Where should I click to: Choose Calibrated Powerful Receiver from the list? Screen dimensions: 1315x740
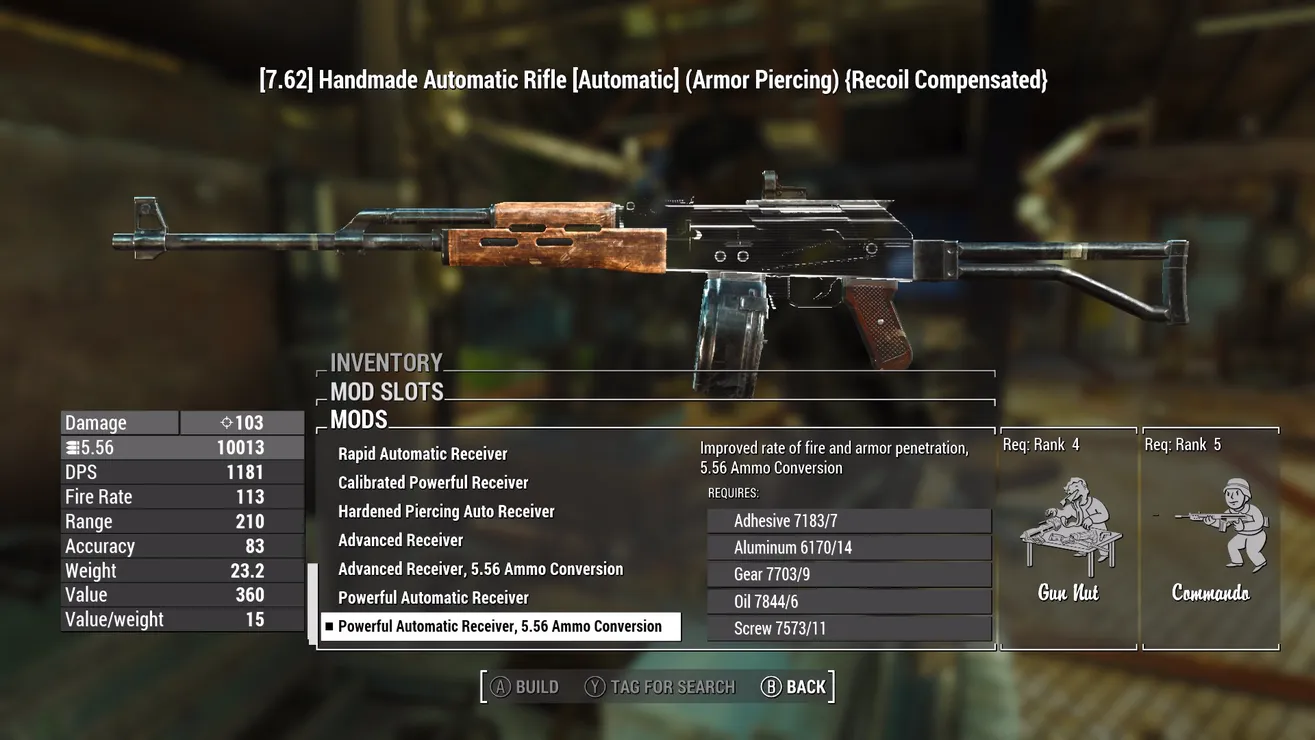click(432, 483)
